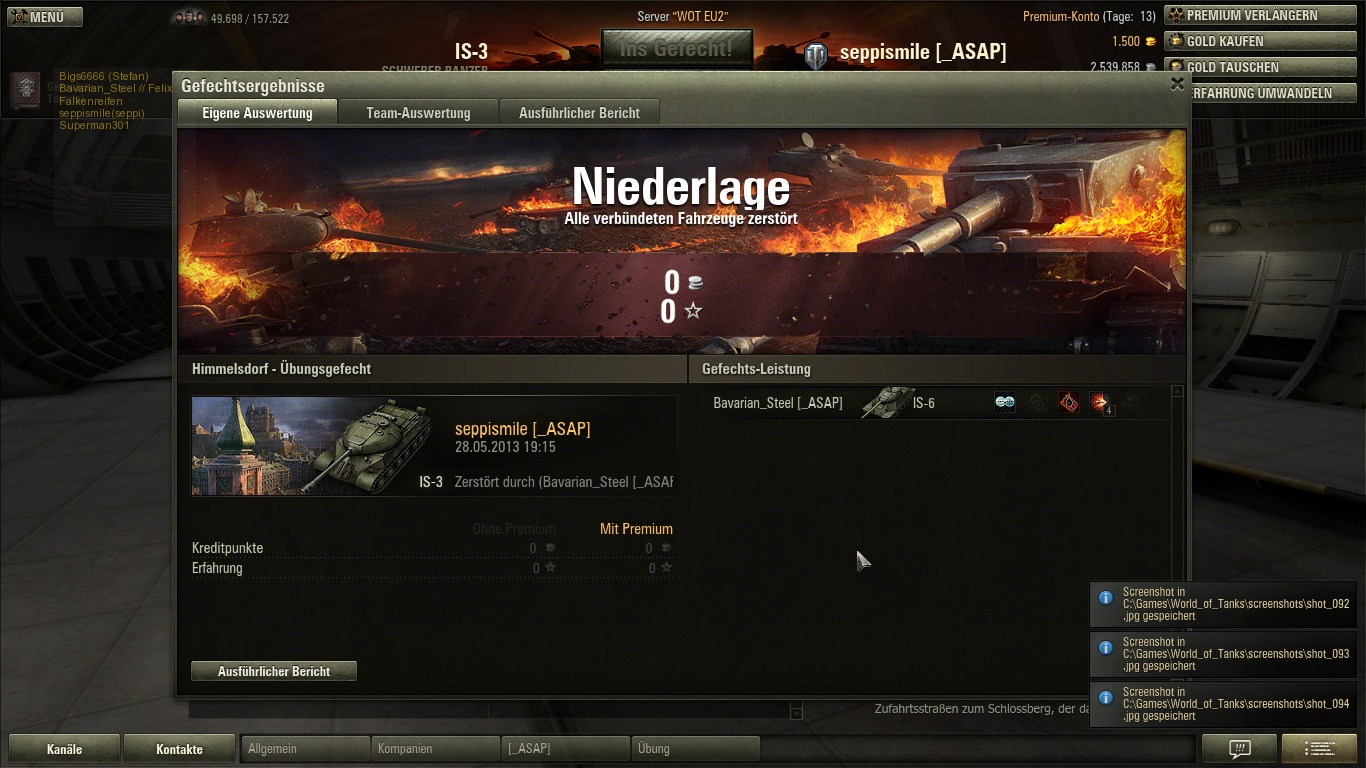Open the Menü button

pos(45,17)
